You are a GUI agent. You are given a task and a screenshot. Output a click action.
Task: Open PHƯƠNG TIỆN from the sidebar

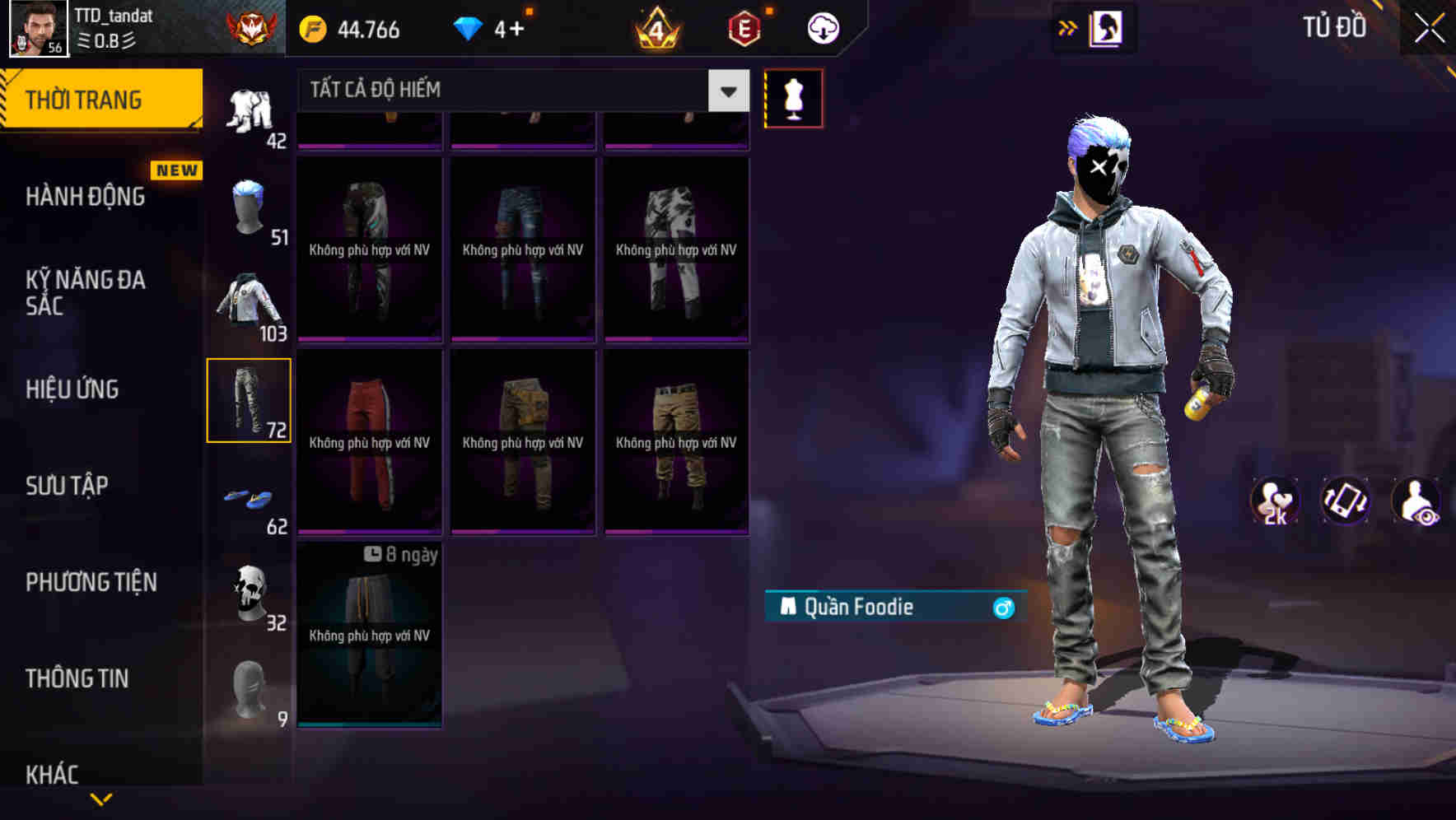click(x=91, y=582)
